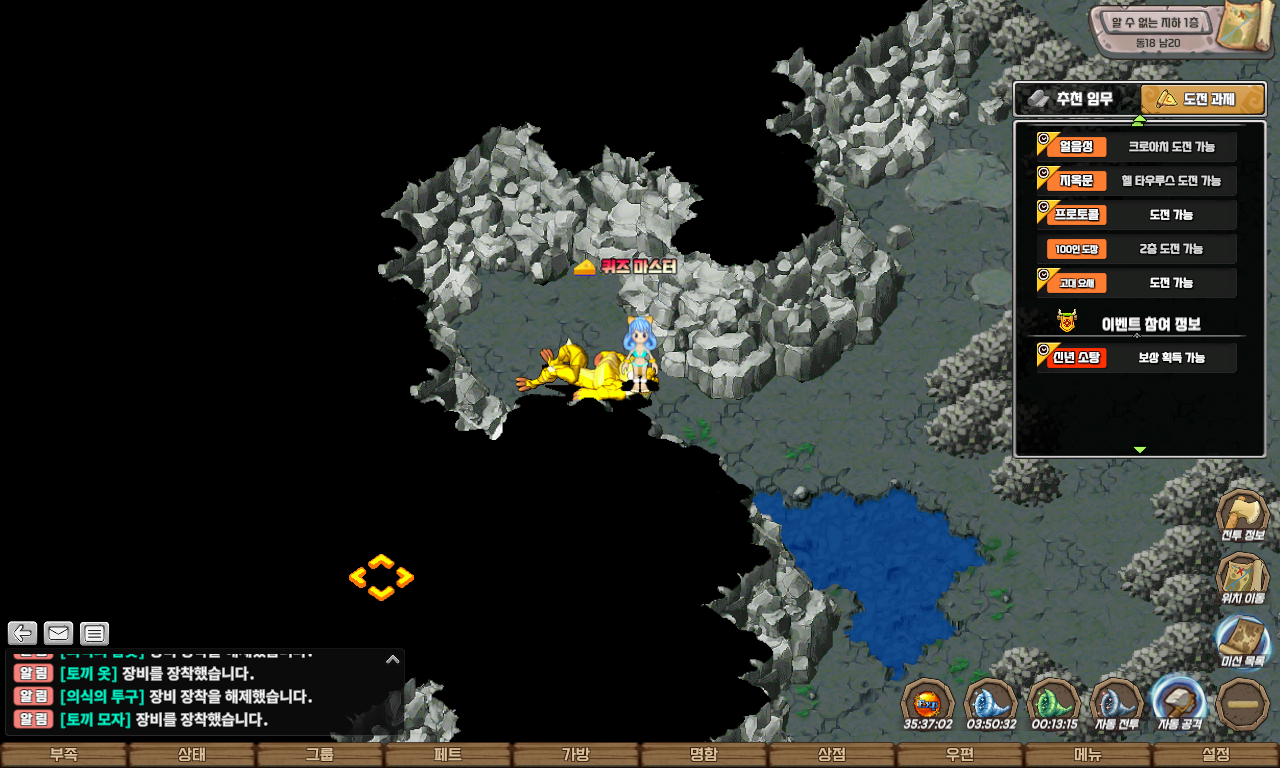Toggle the 자동 공격 stone axe button
1280x768 pixels.
pos(1178,702)
